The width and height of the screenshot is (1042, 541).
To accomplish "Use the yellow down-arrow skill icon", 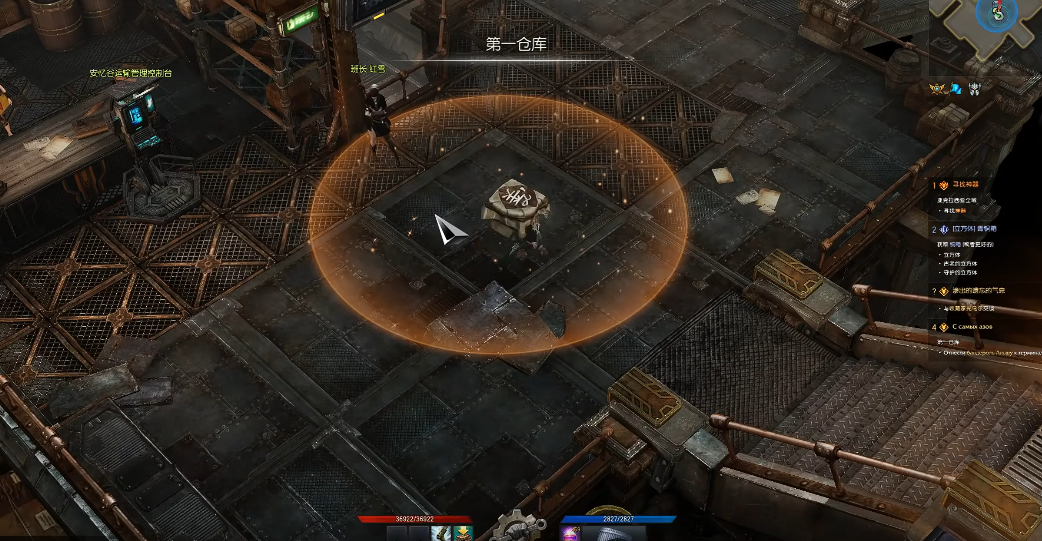I will pyautogui.click(x=462, y=533).
